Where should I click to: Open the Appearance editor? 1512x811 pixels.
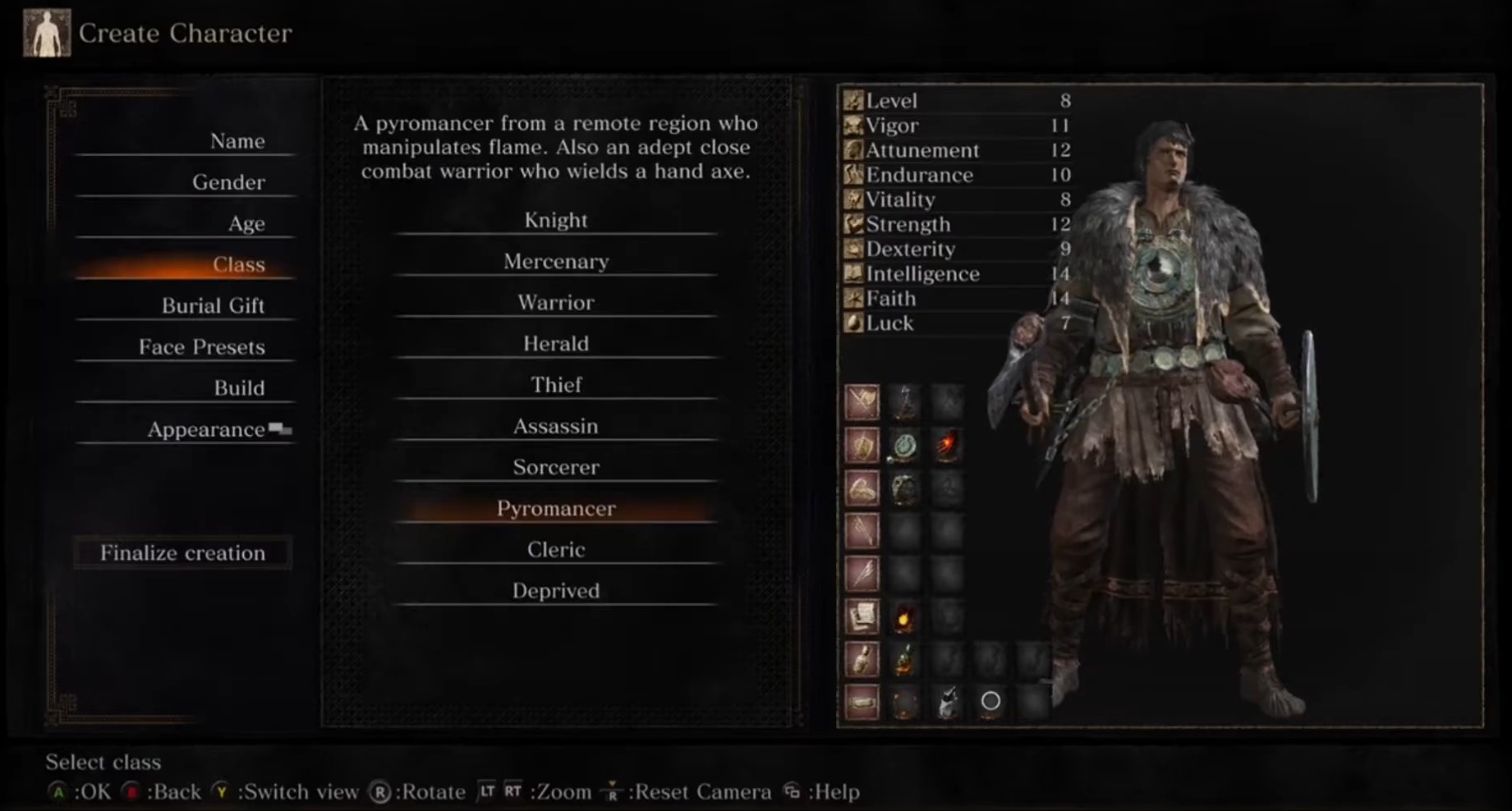(x=206, y=429)
